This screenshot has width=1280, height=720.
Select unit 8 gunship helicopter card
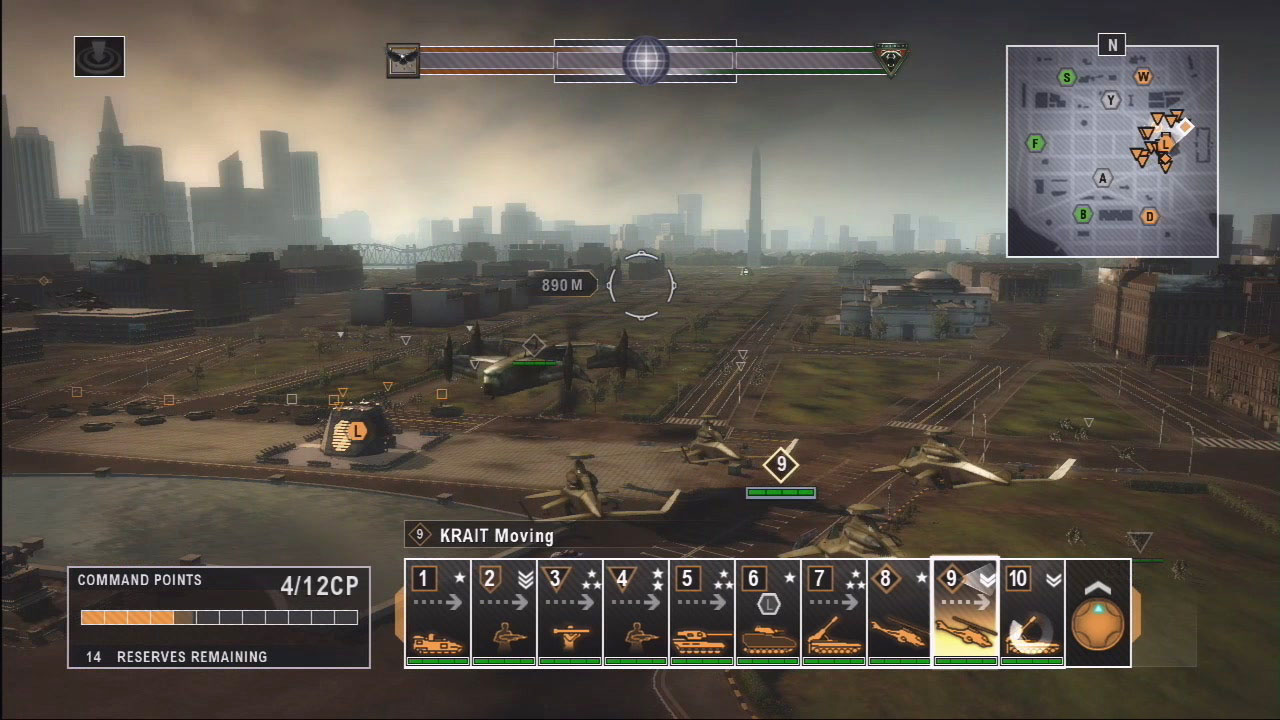point(900,612)
